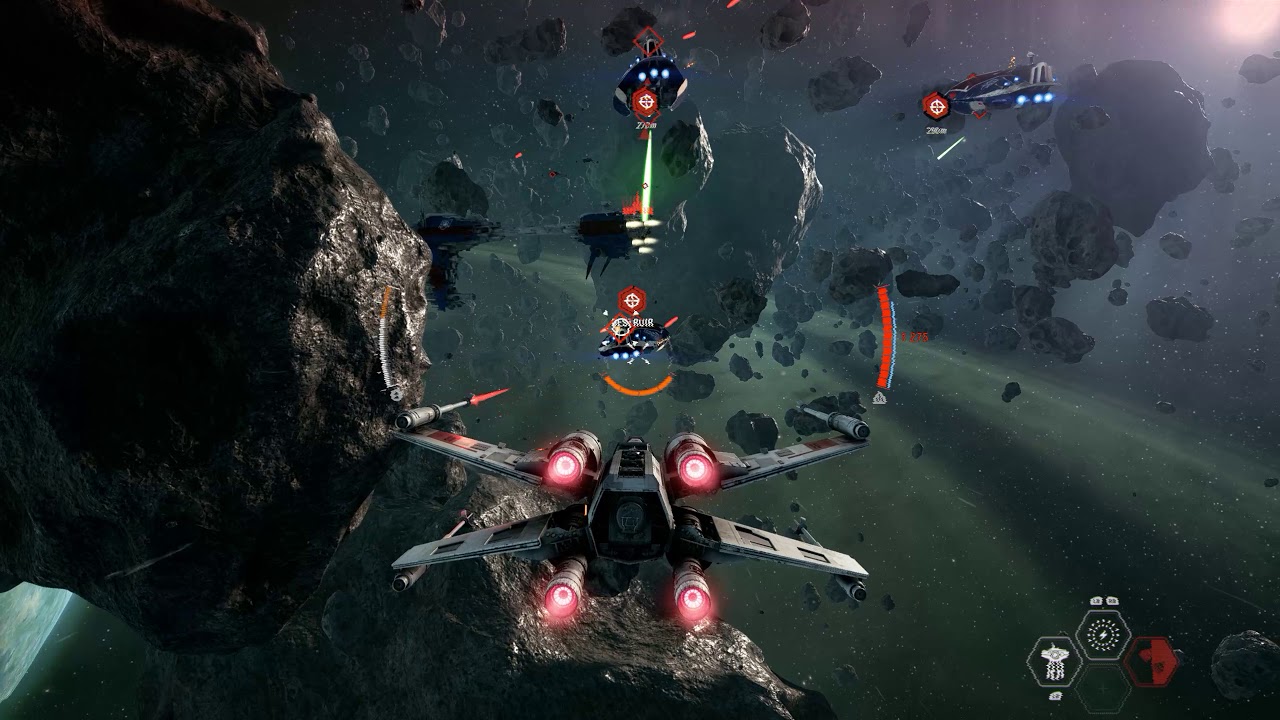Activate the astromech droid repair ability
Image resolution: width=1280 pixels, height=720 pixels.
coord(1053,661)
